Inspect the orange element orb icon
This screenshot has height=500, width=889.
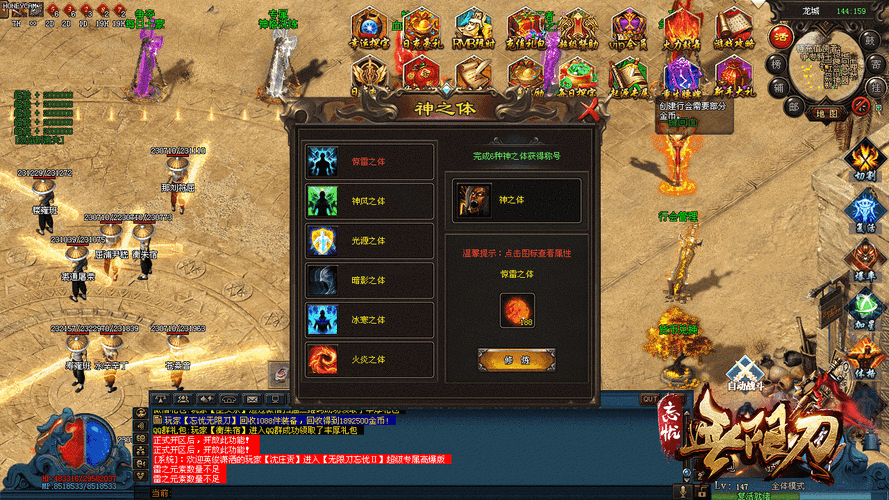click(517, 309)
